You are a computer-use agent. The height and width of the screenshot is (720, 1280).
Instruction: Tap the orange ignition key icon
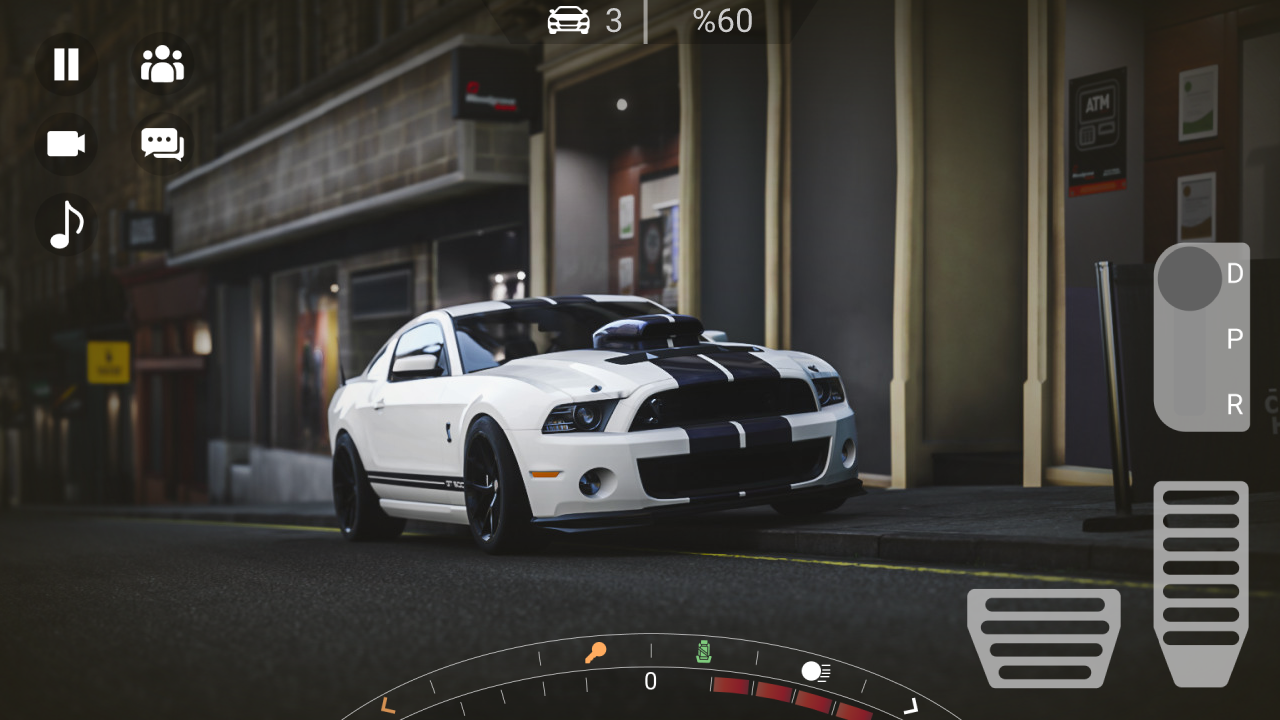595,654
